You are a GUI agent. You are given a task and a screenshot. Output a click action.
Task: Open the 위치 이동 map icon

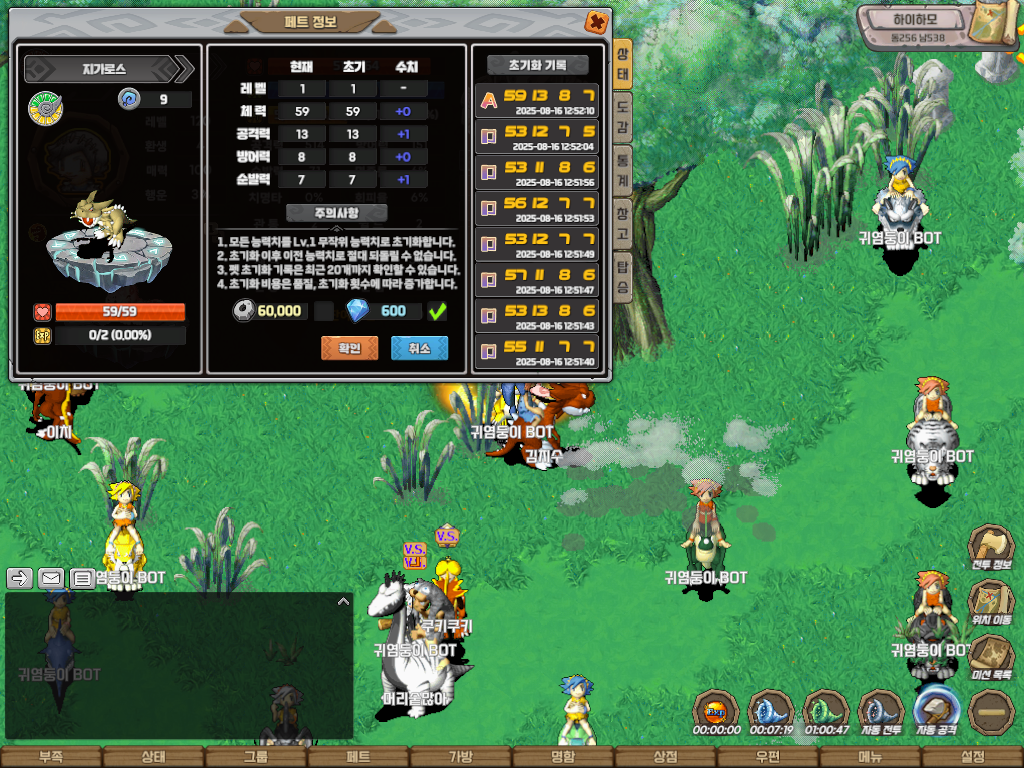click(990, 602)
